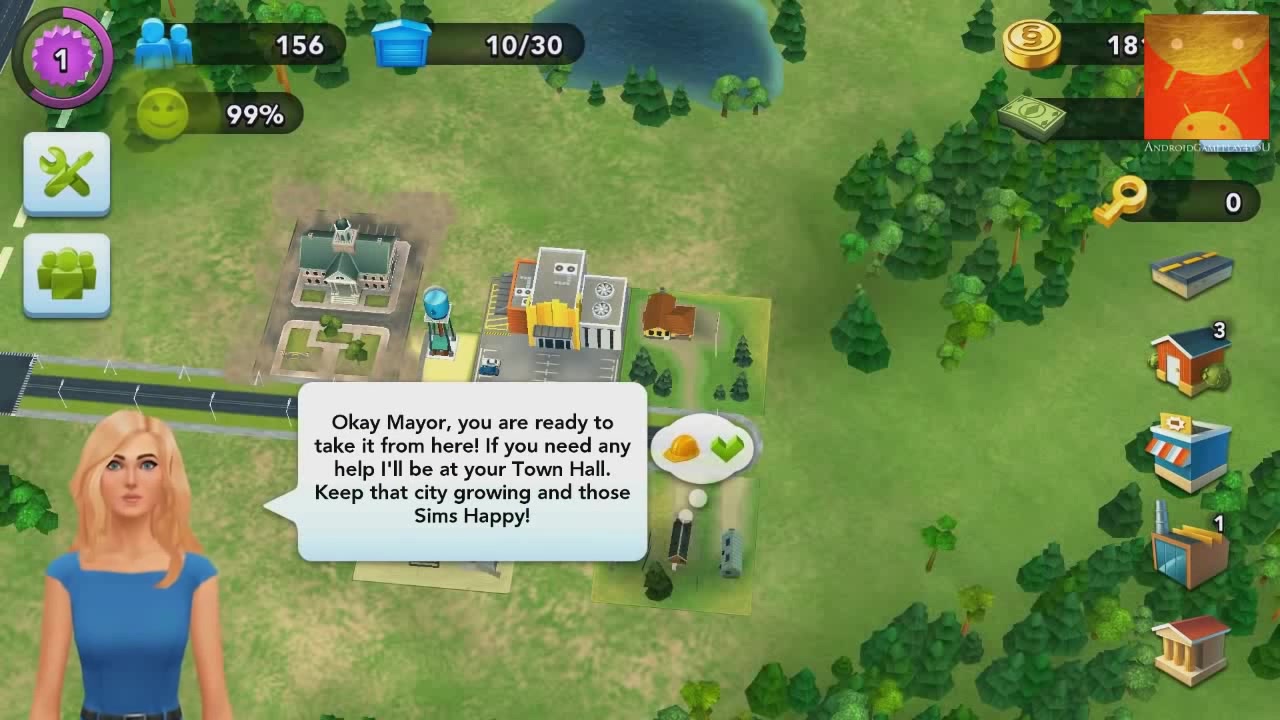Tap the smiley happiness icon

162,115
